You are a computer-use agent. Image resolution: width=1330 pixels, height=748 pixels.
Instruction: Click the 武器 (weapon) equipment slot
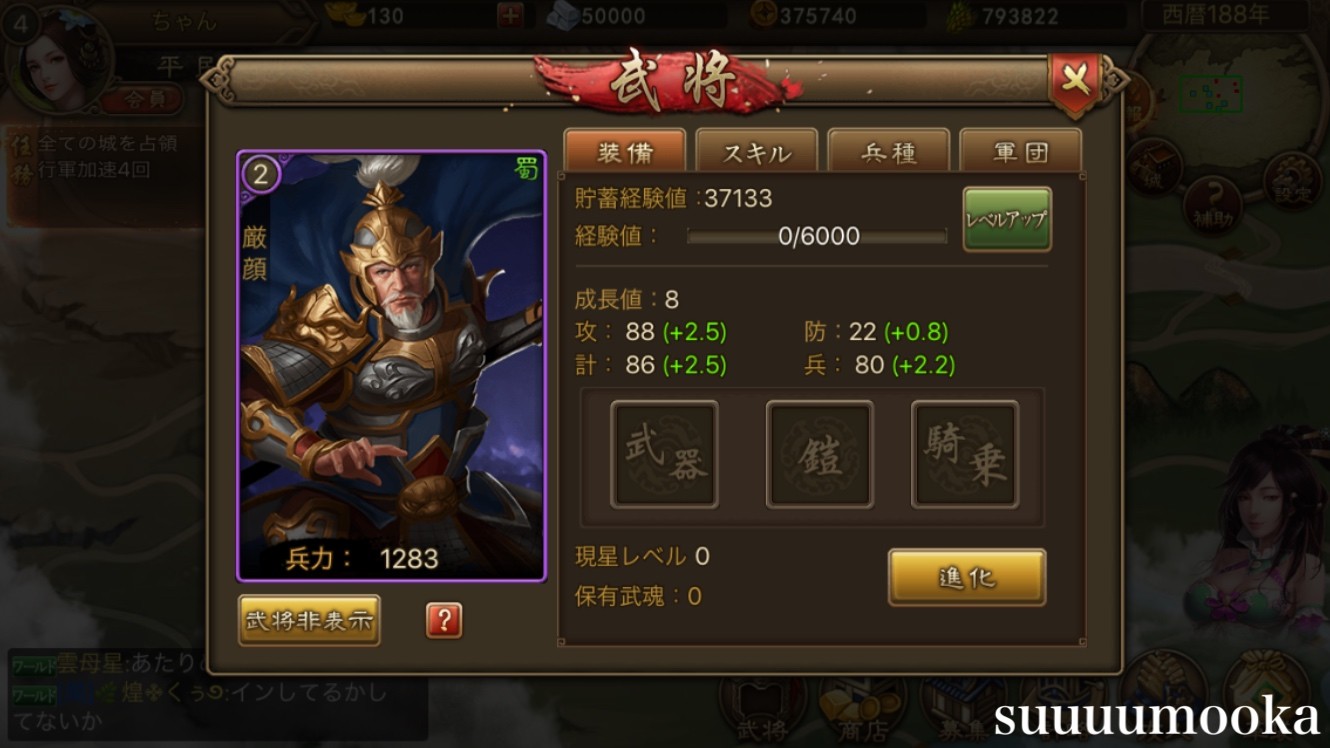664,454
